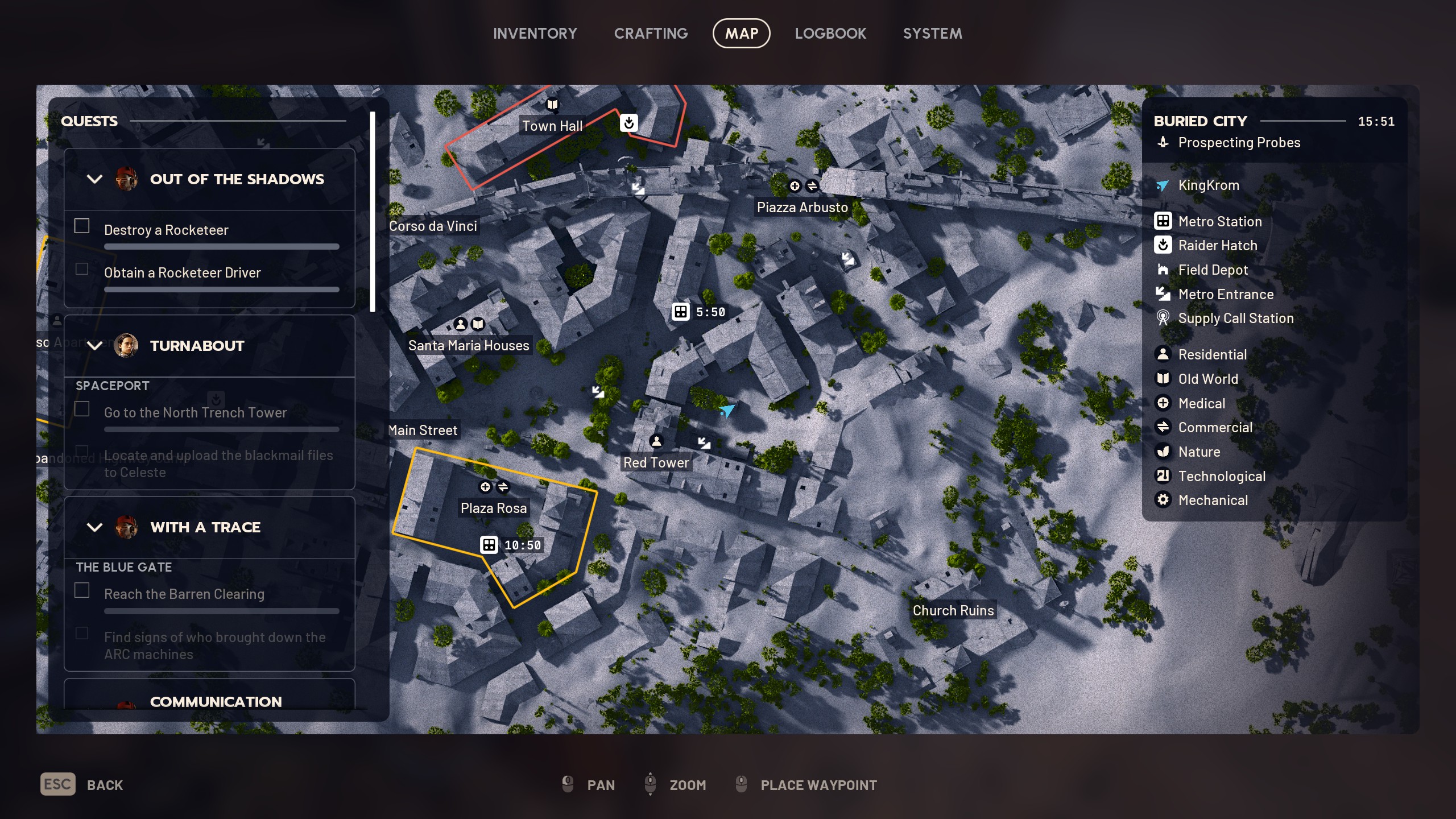Click the Raider Hatch icon near Town Hall

tap(629, 123)
